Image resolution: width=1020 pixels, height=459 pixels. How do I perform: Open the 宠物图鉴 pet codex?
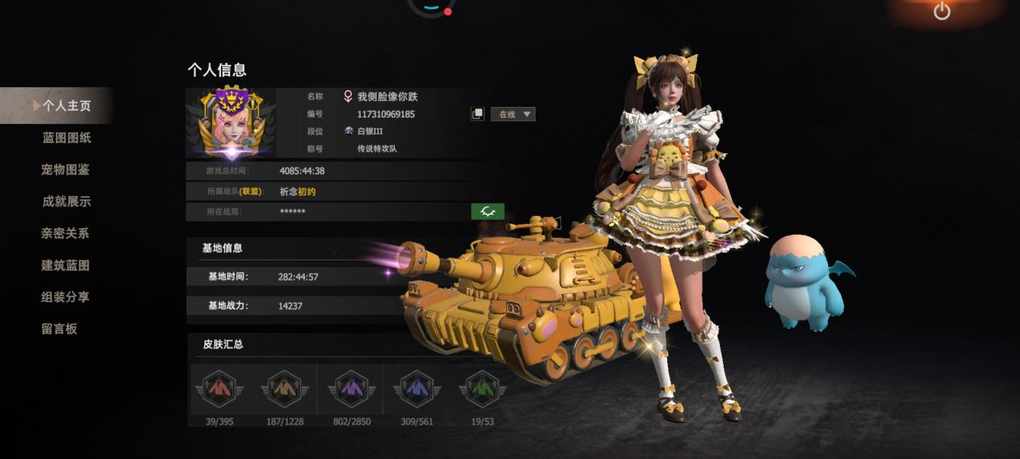point(66,169)
